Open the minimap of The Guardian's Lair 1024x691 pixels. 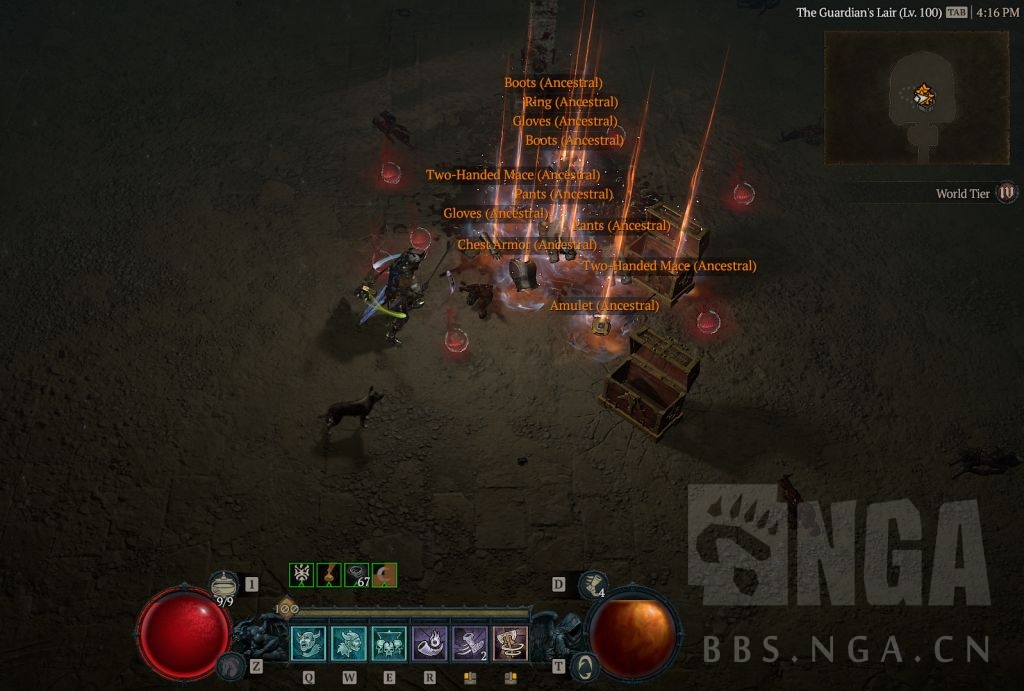pyautogui.click(x=916, y=98)
